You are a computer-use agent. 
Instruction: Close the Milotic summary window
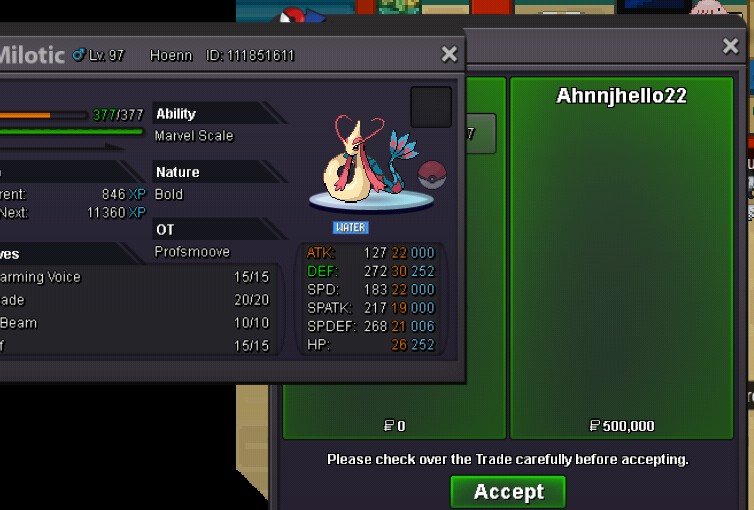pyautogui.click(x=449, y=54)
